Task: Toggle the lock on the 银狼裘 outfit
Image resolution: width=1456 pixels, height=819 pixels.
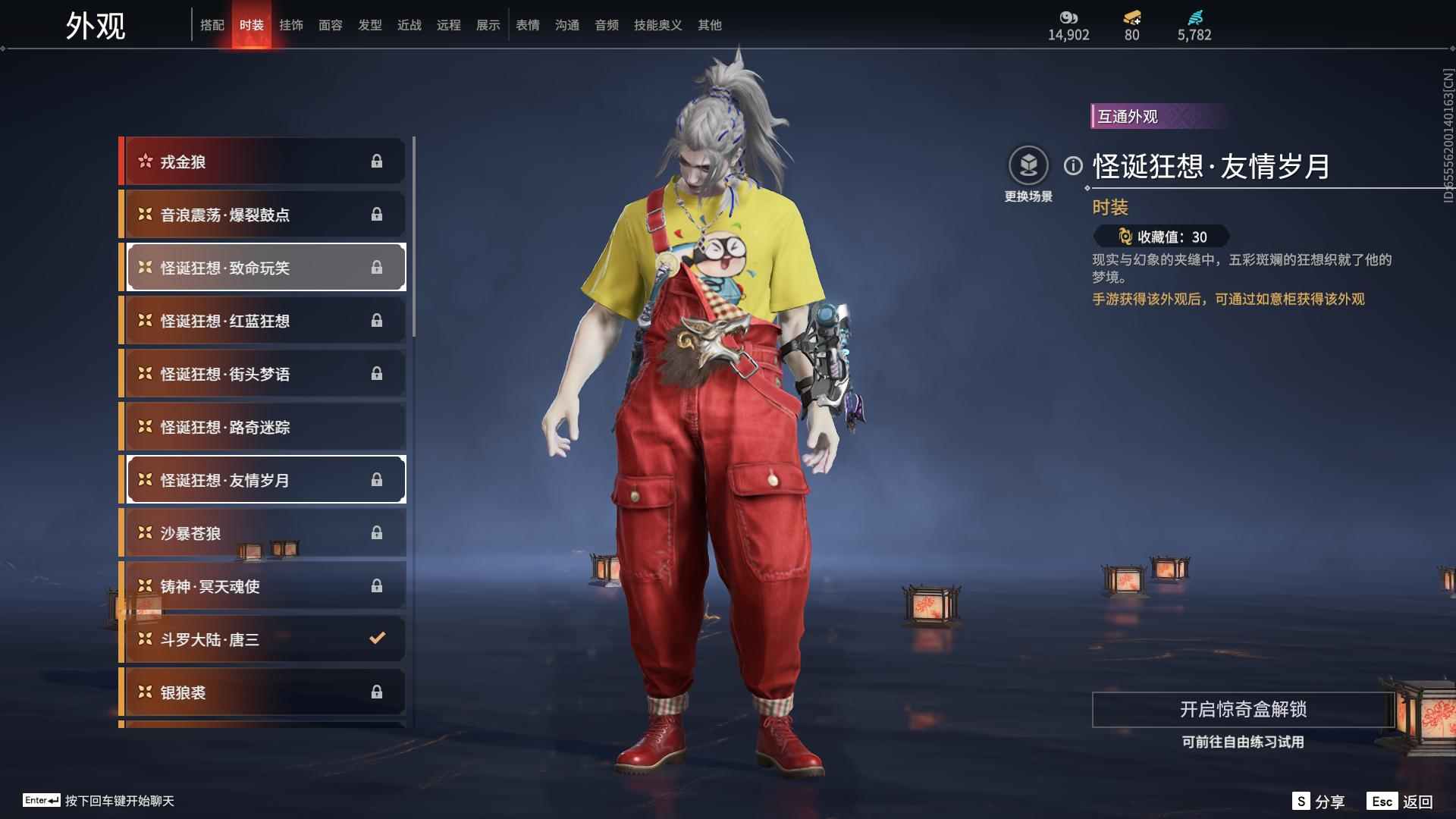Action: tap(378, 691)
